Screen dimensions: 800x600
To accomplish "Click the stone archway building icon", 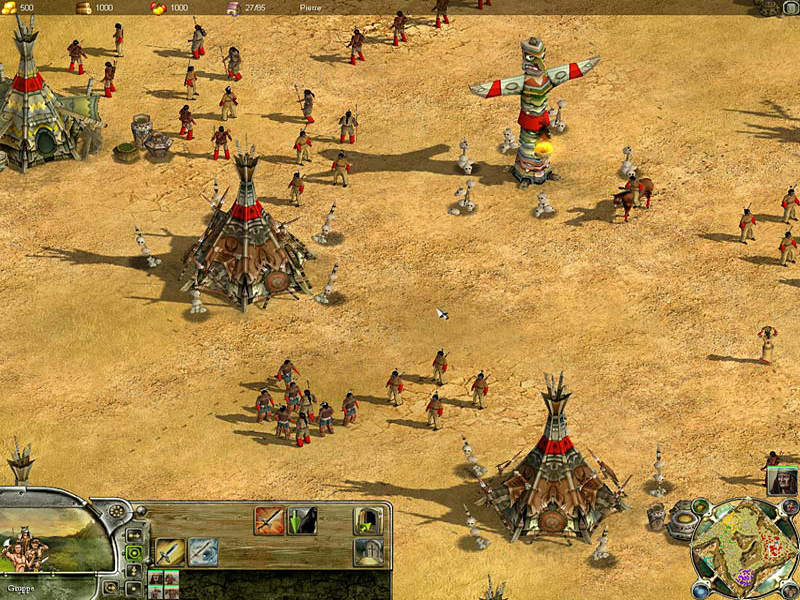I will click(x=368, y=552).
